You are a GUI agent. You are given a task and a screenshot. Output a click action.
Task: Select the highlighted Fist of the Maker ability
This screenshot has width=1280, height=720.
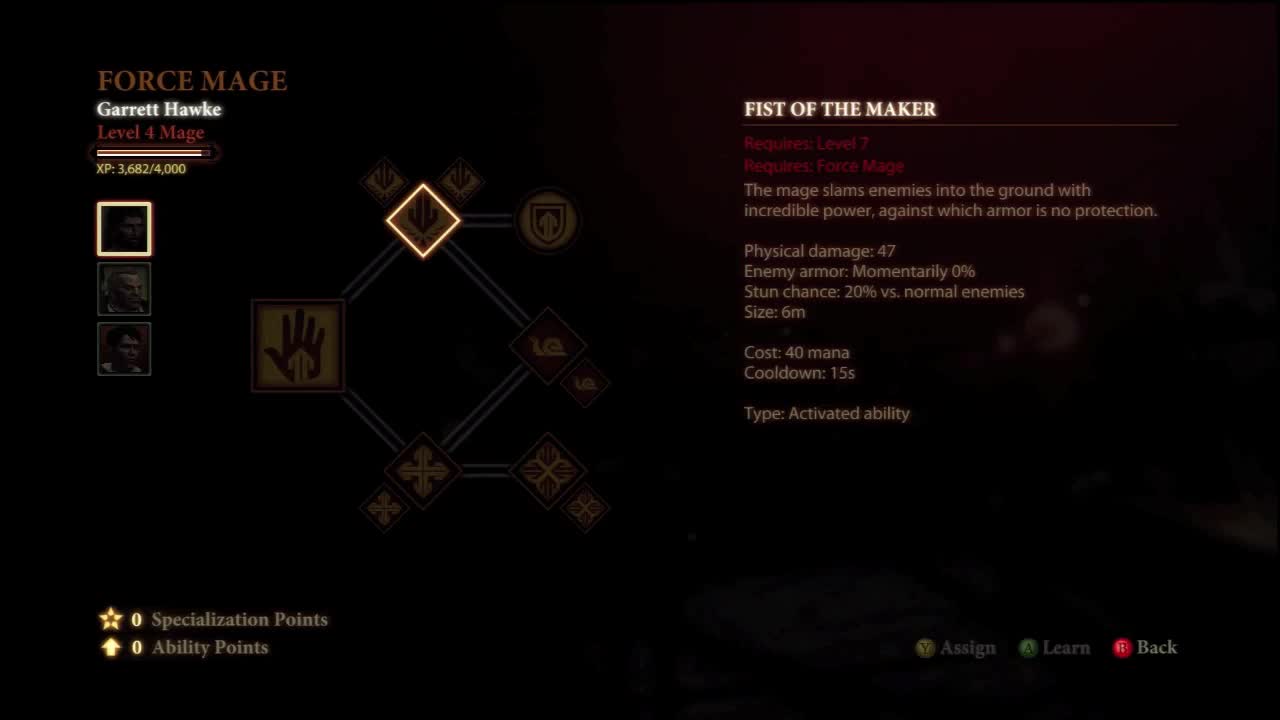tap(422, 220)
